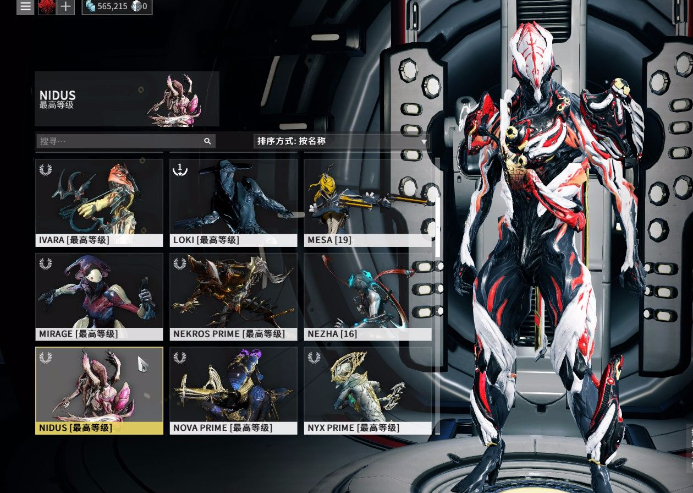Viewport: 693px width, 493px height.
Task: Click the red clan emblem icon
Action: pyautogui.click(x=46, y=7)
